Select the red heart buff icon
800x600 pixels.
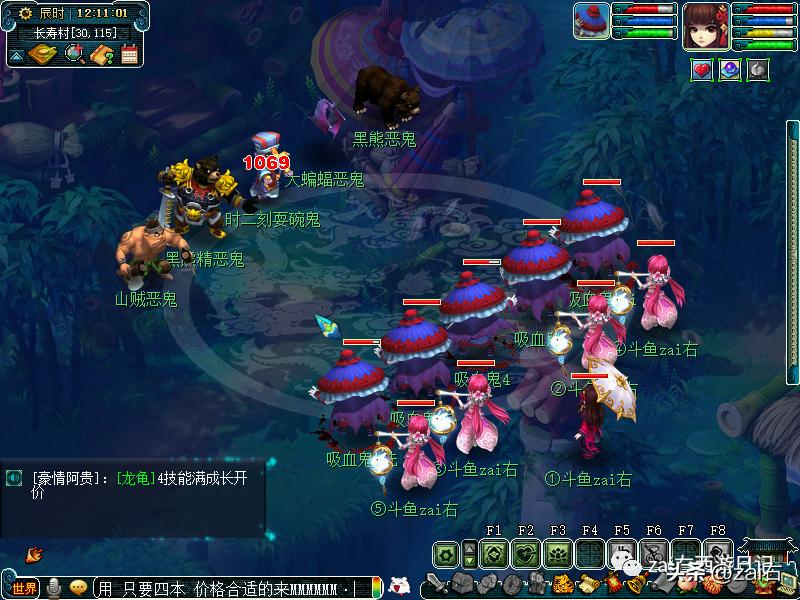(x=702, y=70)
